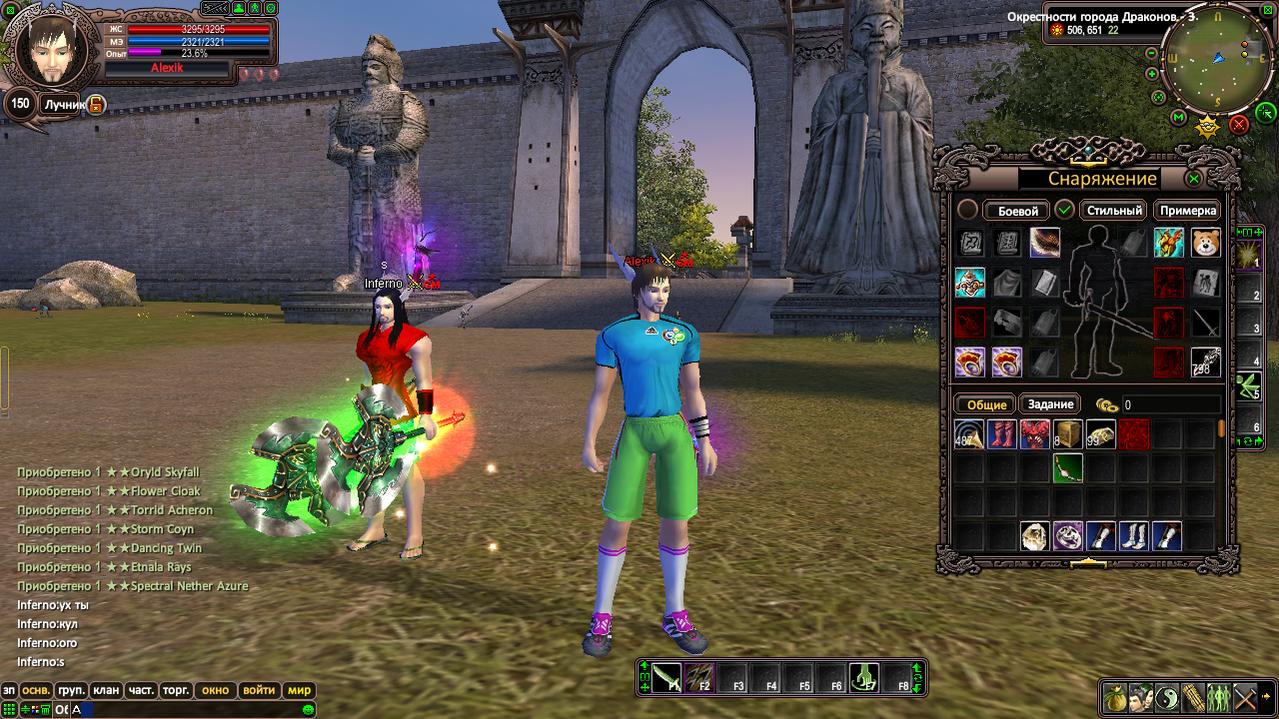Screen dimensions: 1279x719
Task: Switch chat to the клан channel
Action: point(105,690)
